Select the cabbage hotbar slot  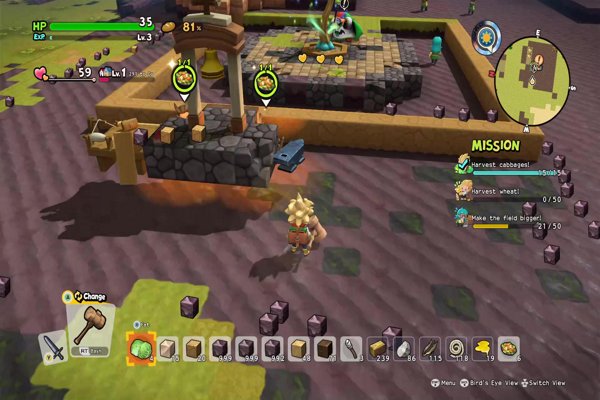click(140, 349)
